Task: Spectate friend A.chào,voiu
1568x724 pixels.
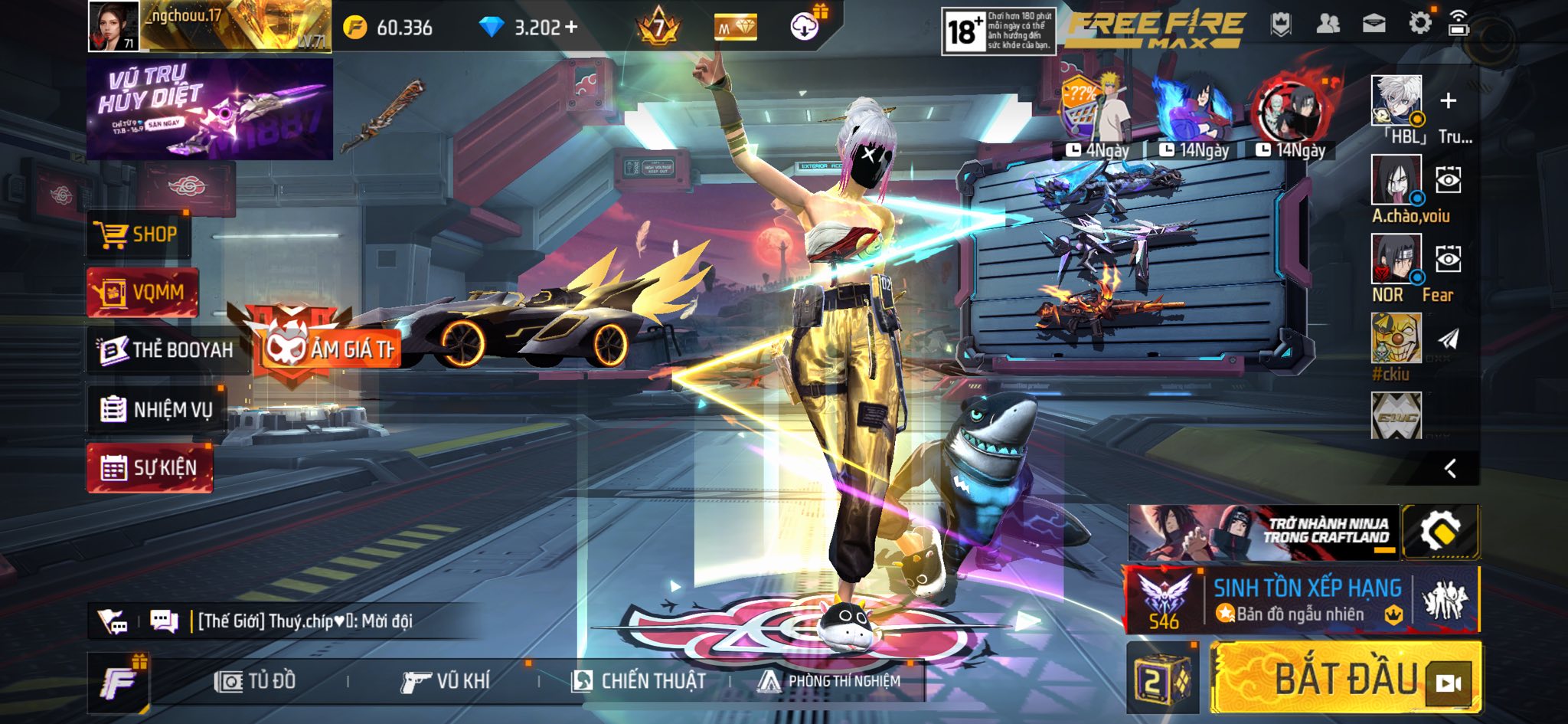Action: click(x=1448, y=180)
